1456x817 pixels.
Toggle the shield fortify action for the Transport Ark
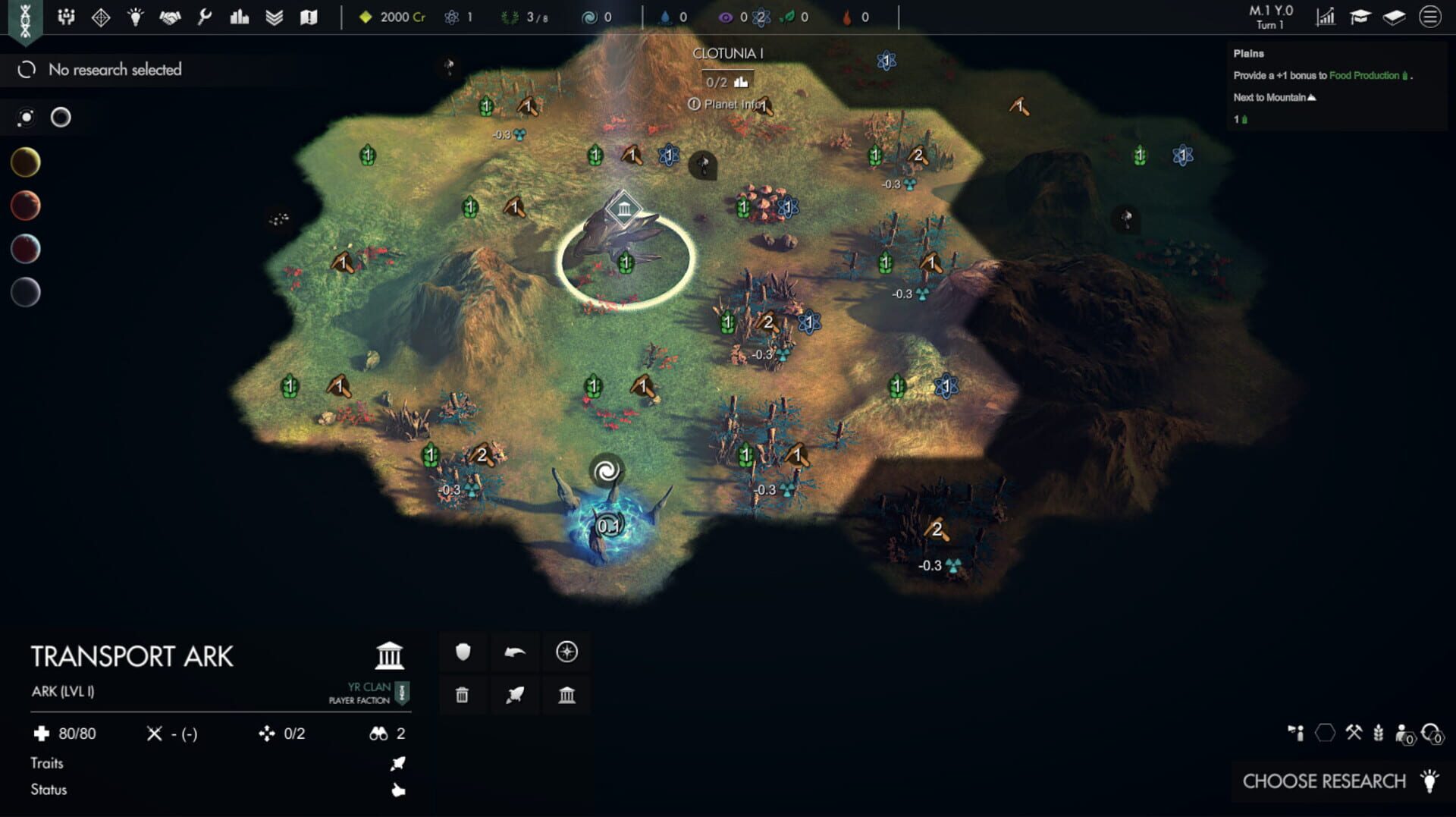click(463, 651)
